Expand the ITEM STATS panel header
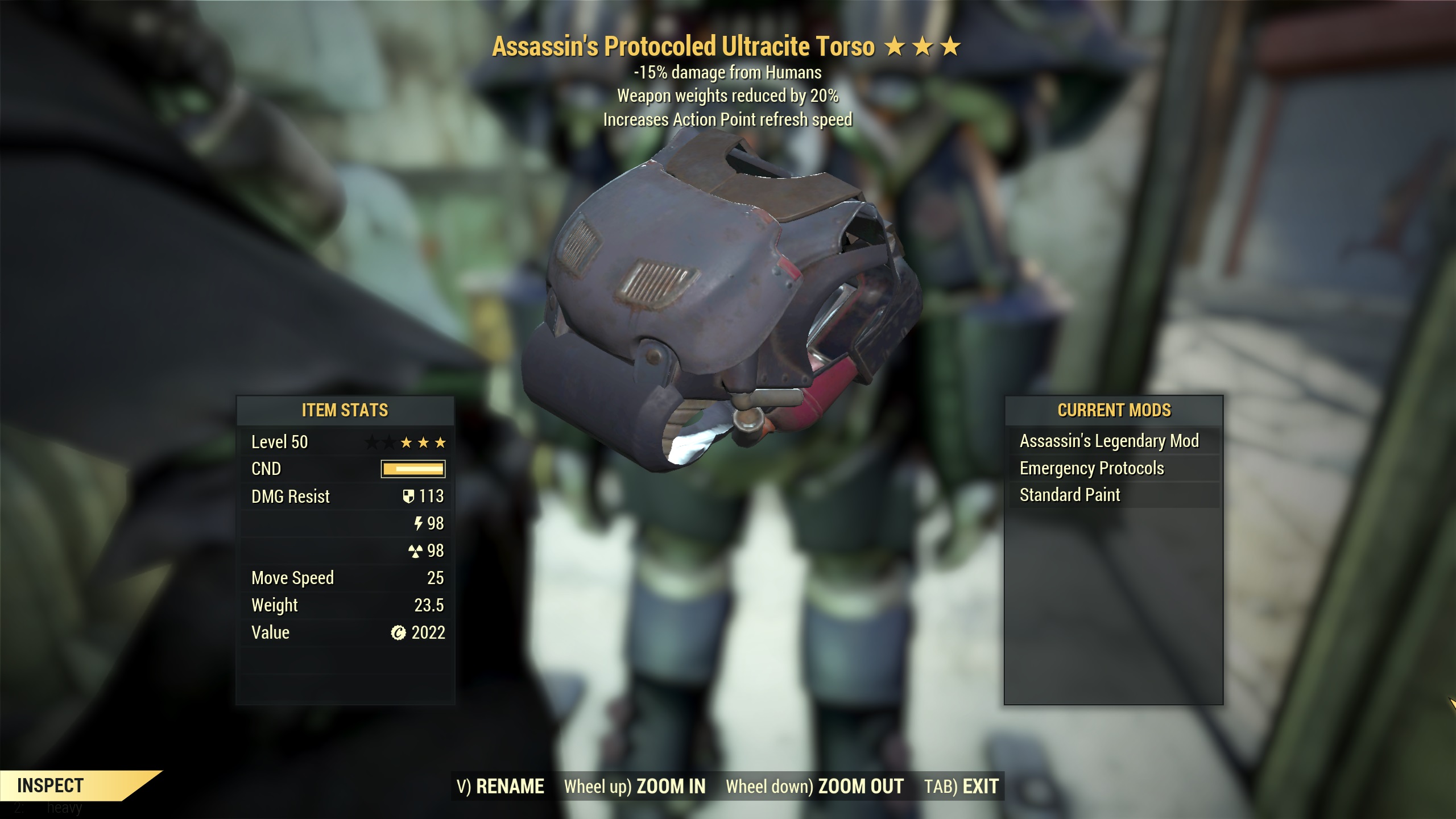 pos(344,411)
